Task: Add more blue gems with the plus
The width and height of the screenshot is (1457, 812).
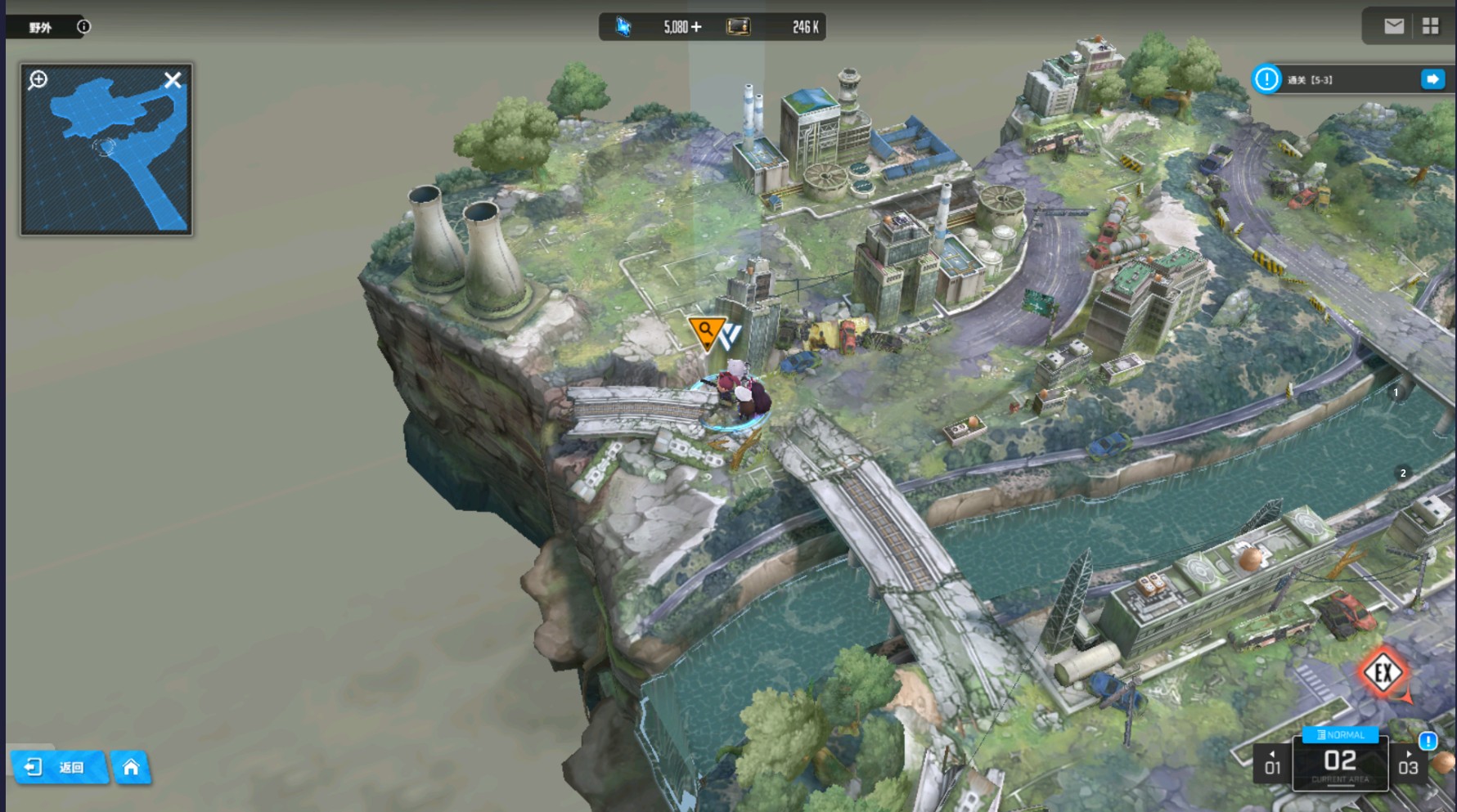Action: click(696, 27)
